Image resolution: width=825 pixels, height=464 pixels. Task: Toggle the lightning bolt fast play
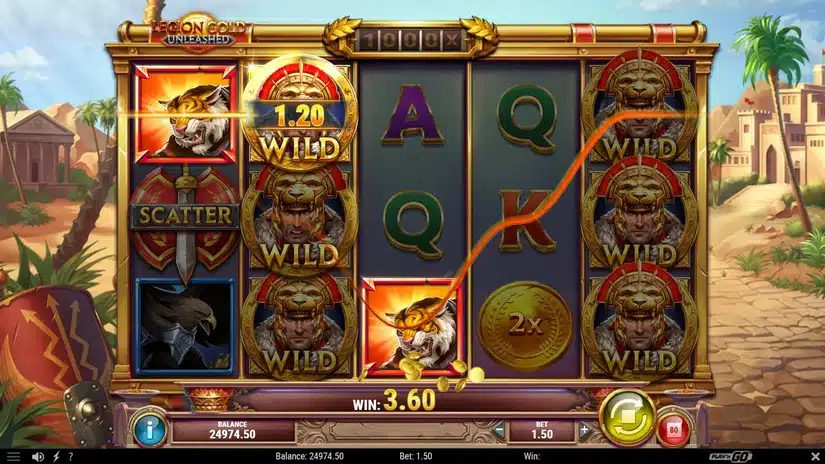pyautogui.click(x=55, y=457)
